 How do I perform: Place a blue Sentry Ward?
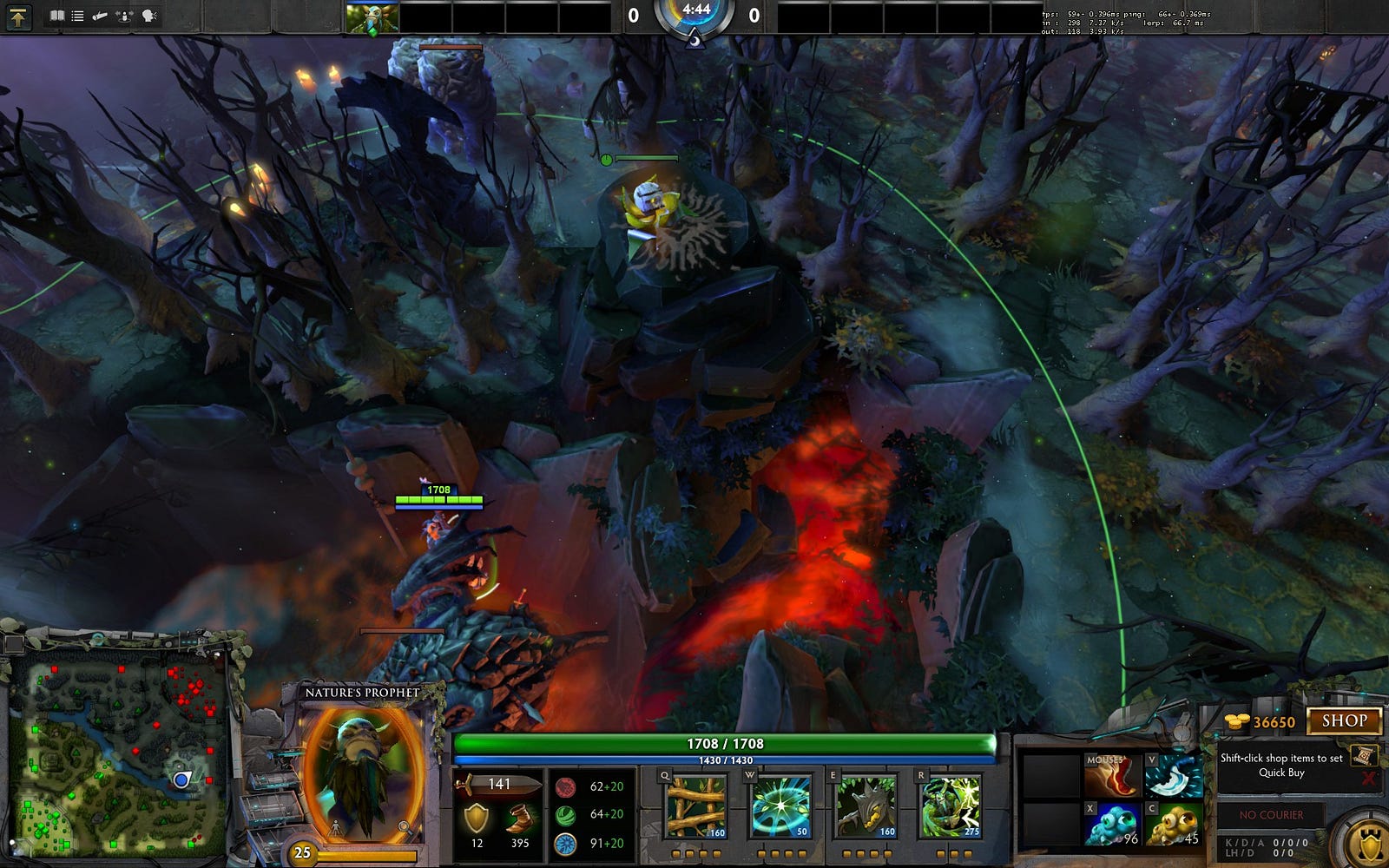coord(1111,825)
